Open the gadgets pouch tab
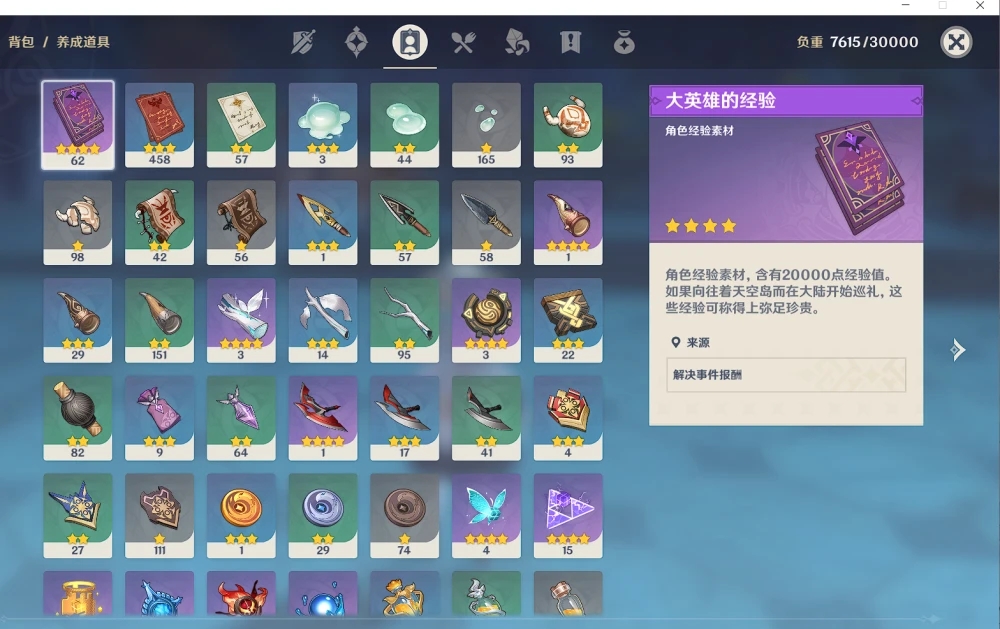The width and height of the screenshot is (1000, 629). click(624, 42)
